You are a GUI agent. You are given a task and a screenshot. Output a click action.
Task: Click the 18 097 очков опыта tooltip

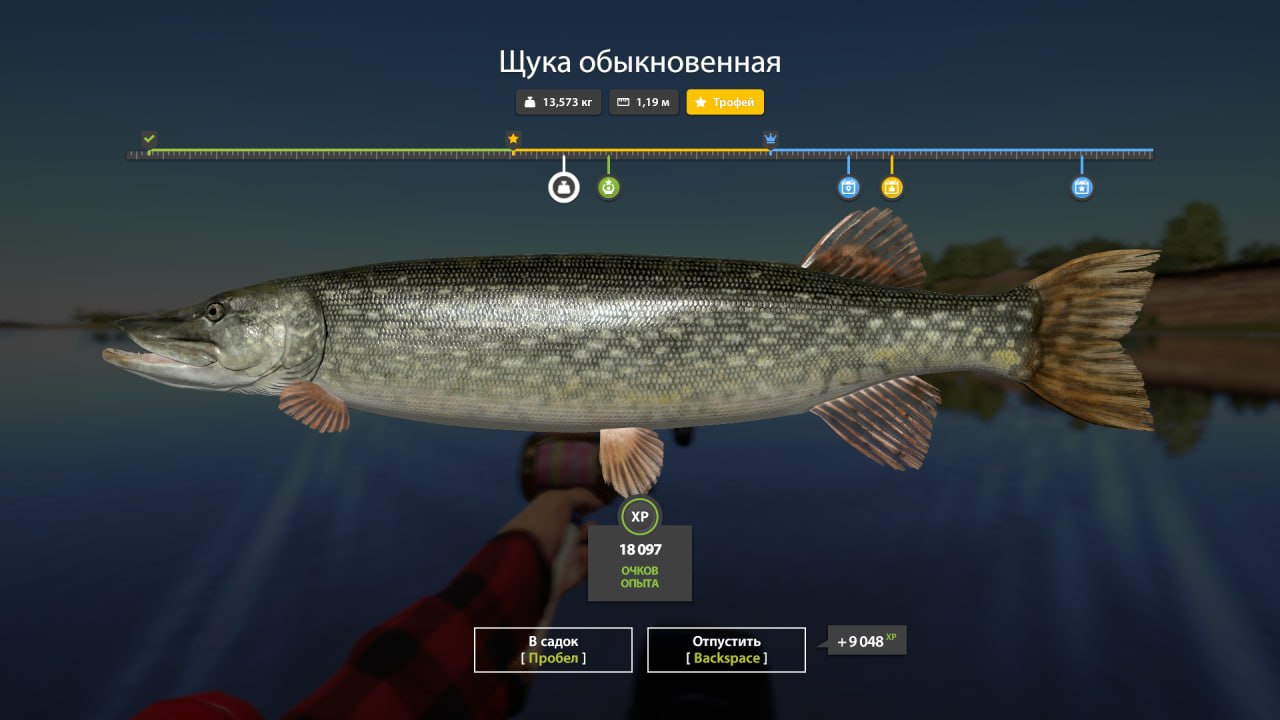[639, 563]
